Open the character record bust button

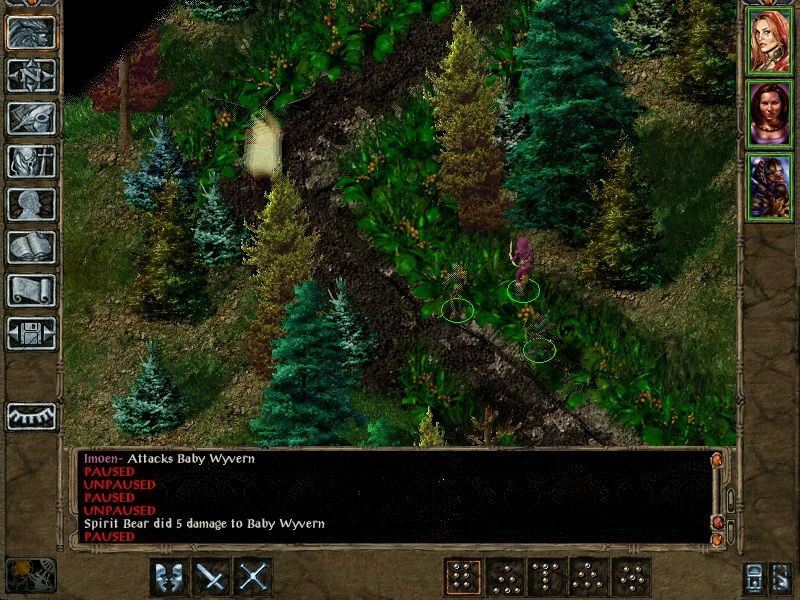click(x=31, y=204)
